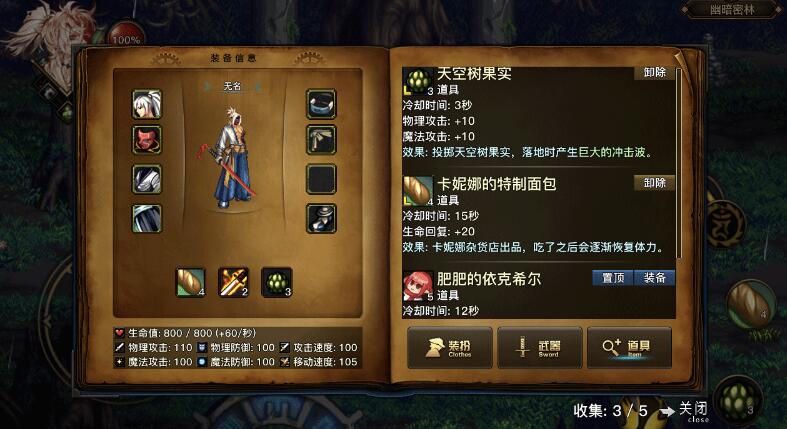Equip the red-haired doll item

(x=655, y=277)
